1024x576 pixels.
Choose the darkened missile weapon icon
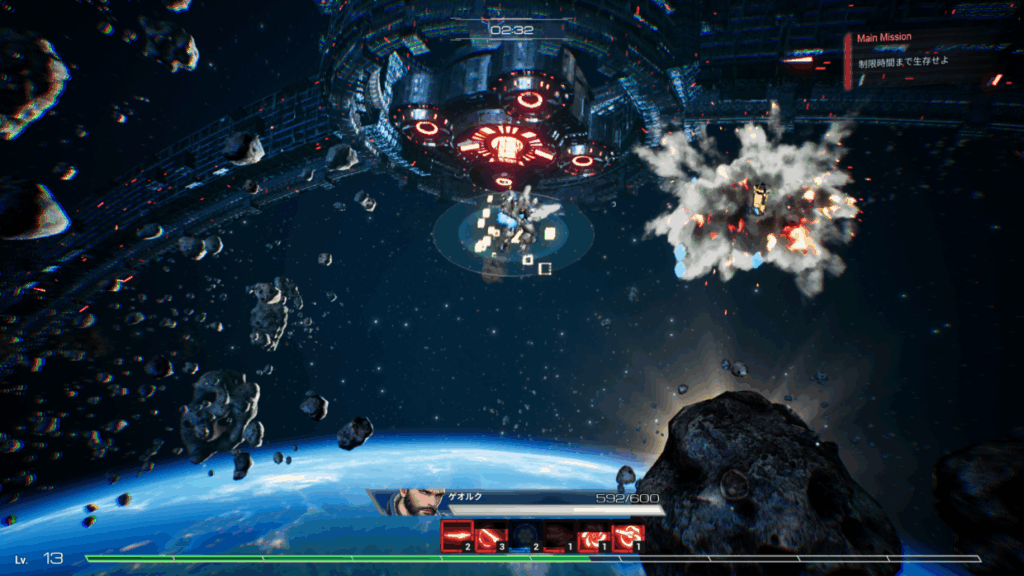(x=559, y=538)
